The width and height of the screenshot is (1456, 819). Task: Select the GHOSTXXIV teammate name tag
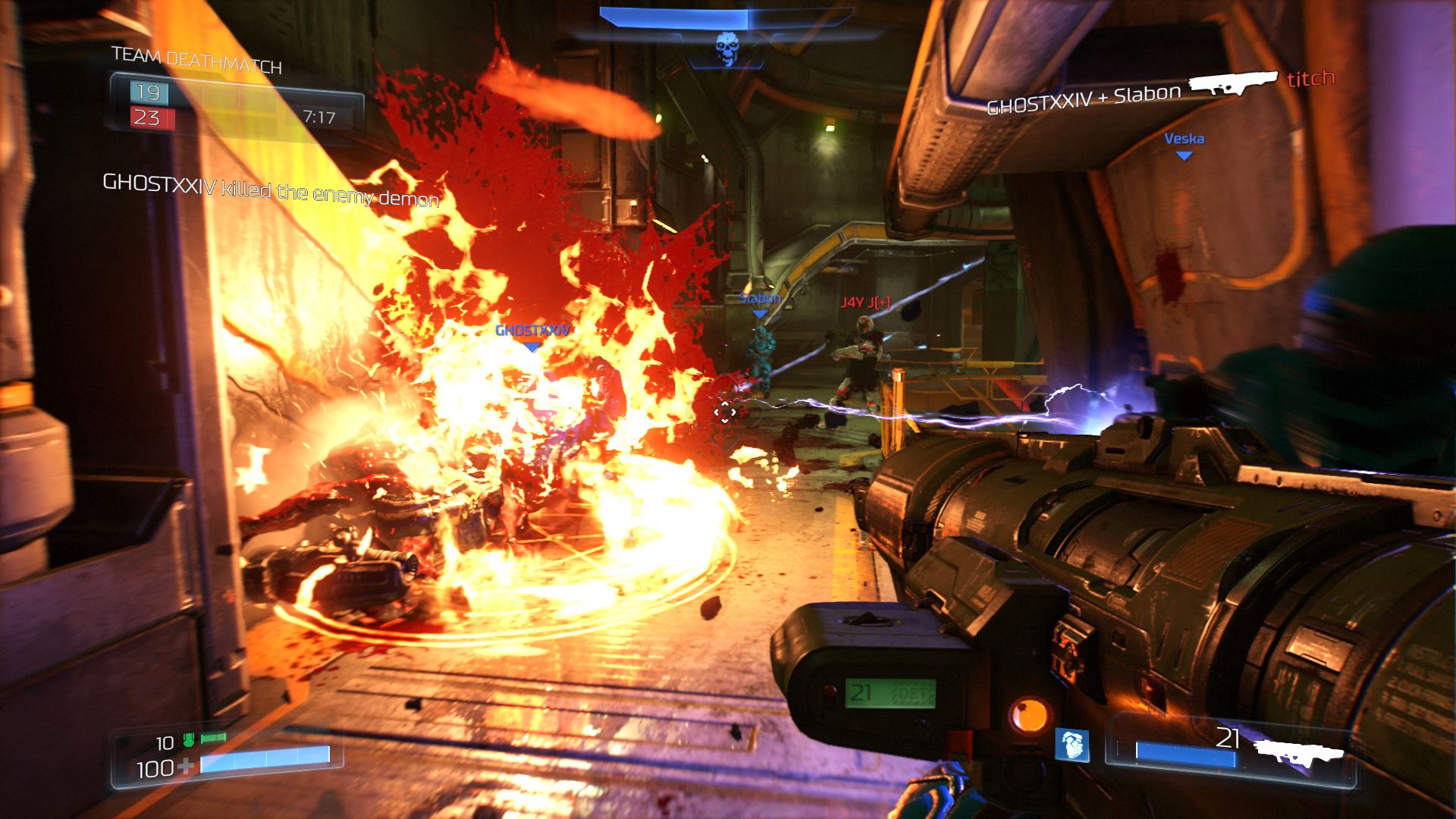(532, 331)
